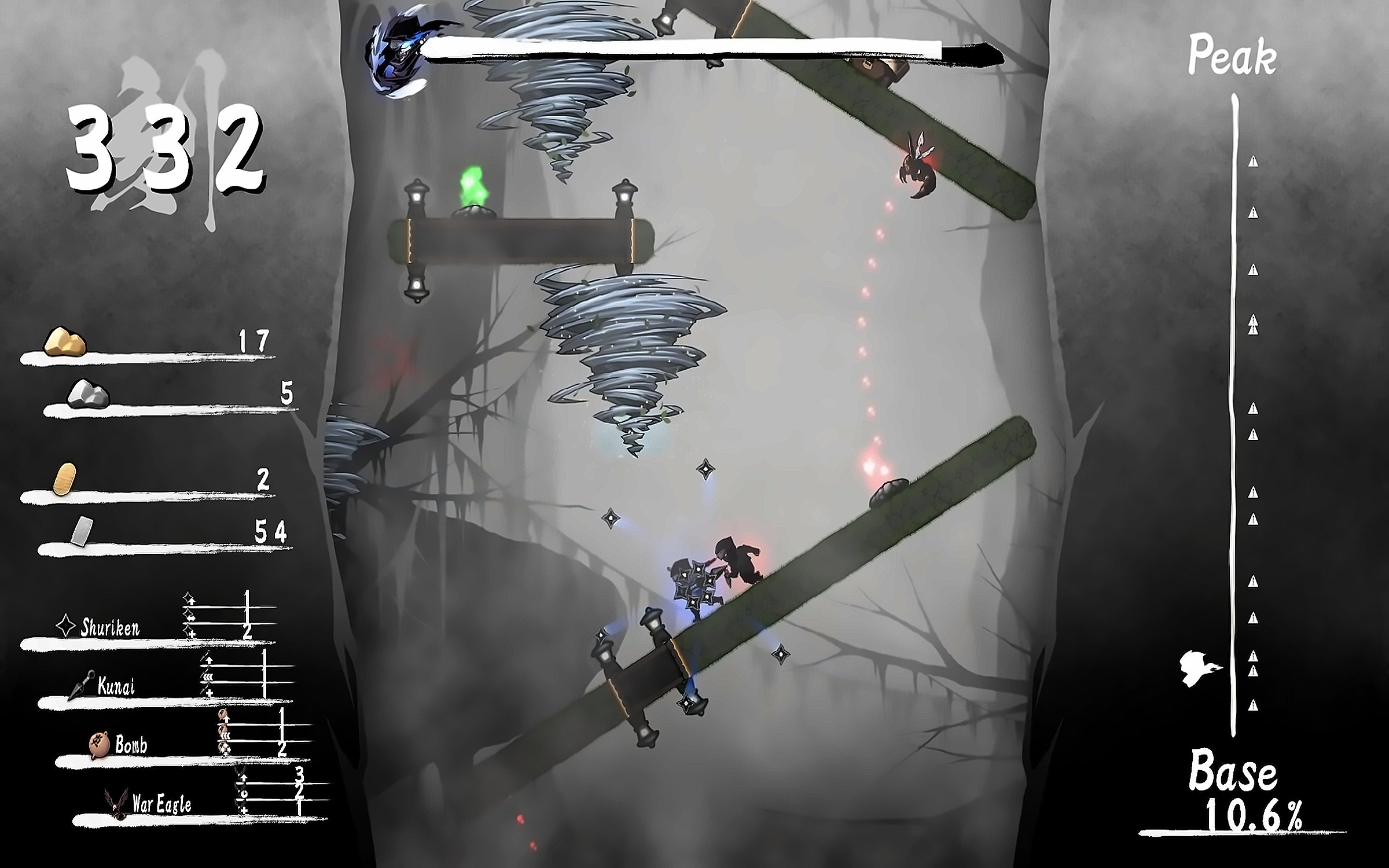Click the gold coin resource icon
Screen dimensions: 1389x868
tap(64, 479)
